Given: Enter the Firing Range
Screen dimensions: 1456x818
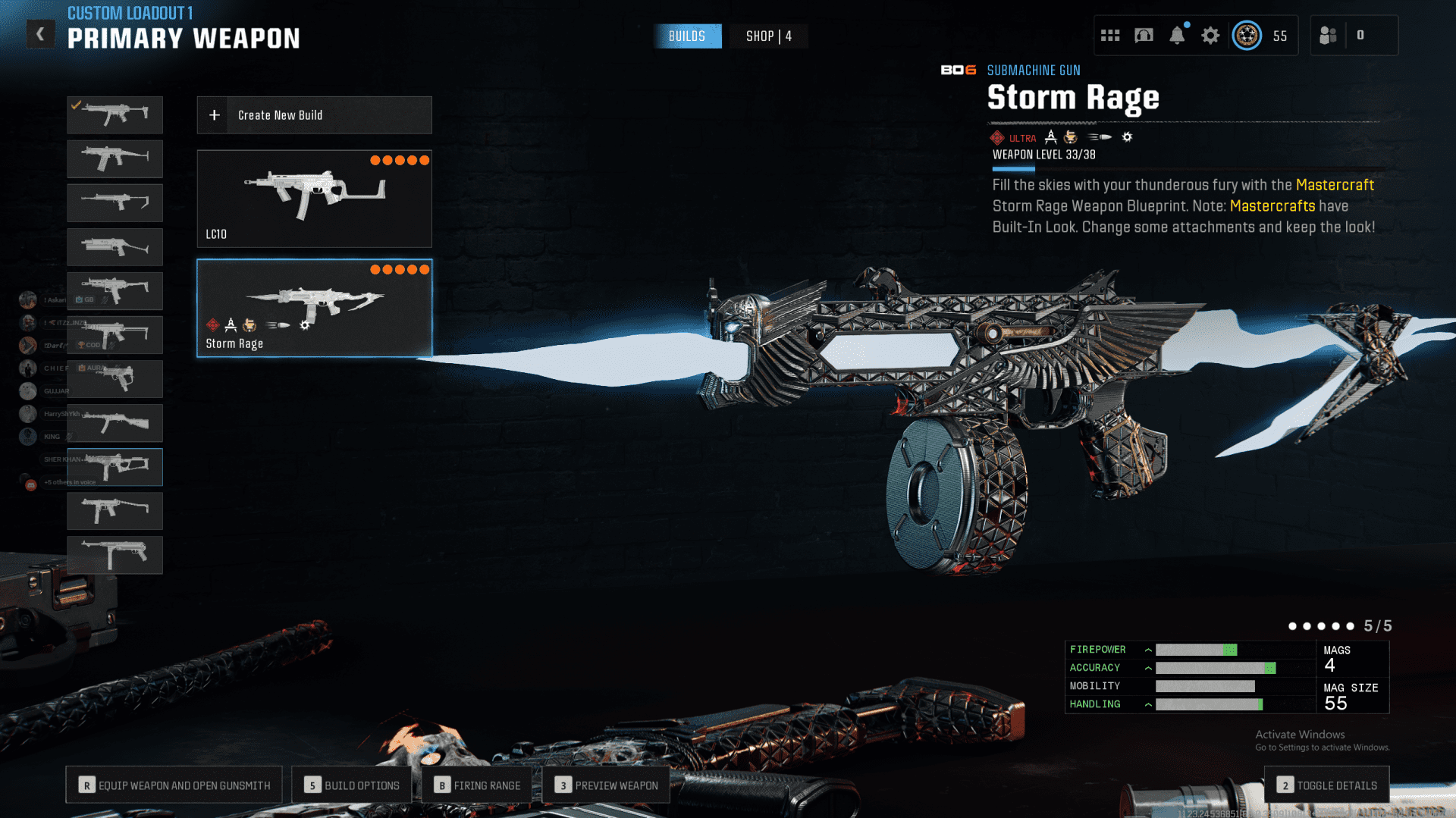Looking at the screenshot, I should tap(477, 785).
